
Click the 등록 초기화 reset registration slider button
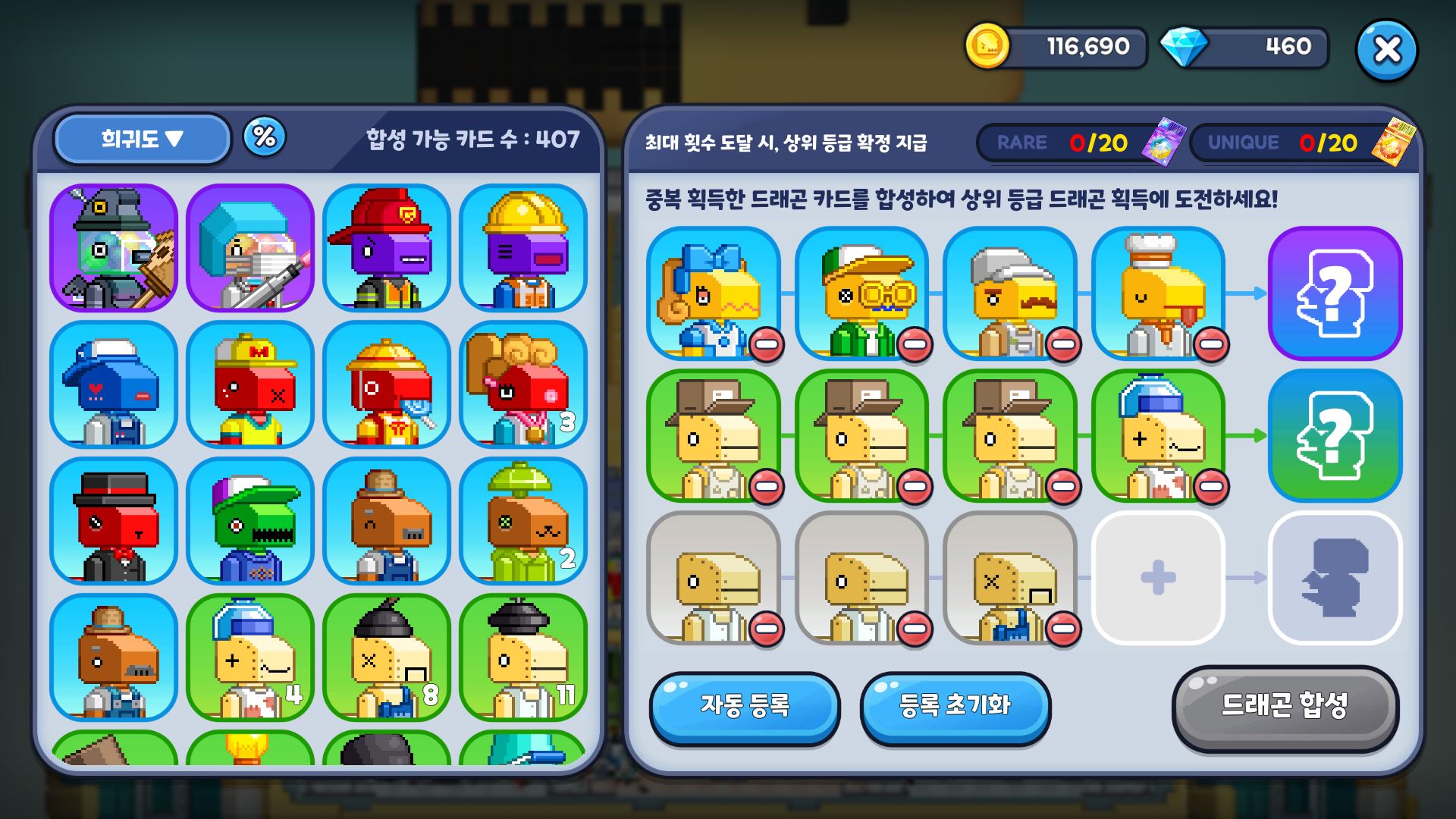(955, 707)
